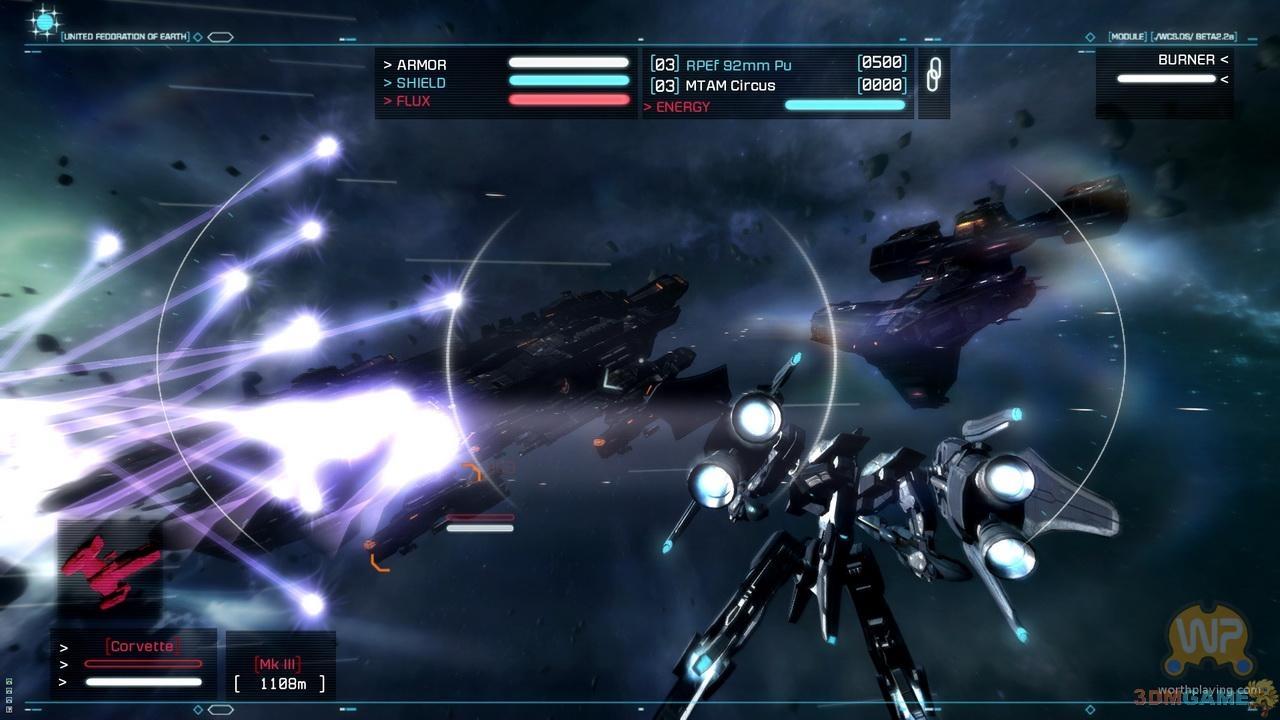Toggle the chain link icon
The width and height of the screenshot is (1280, 720).
pos(933,75)
